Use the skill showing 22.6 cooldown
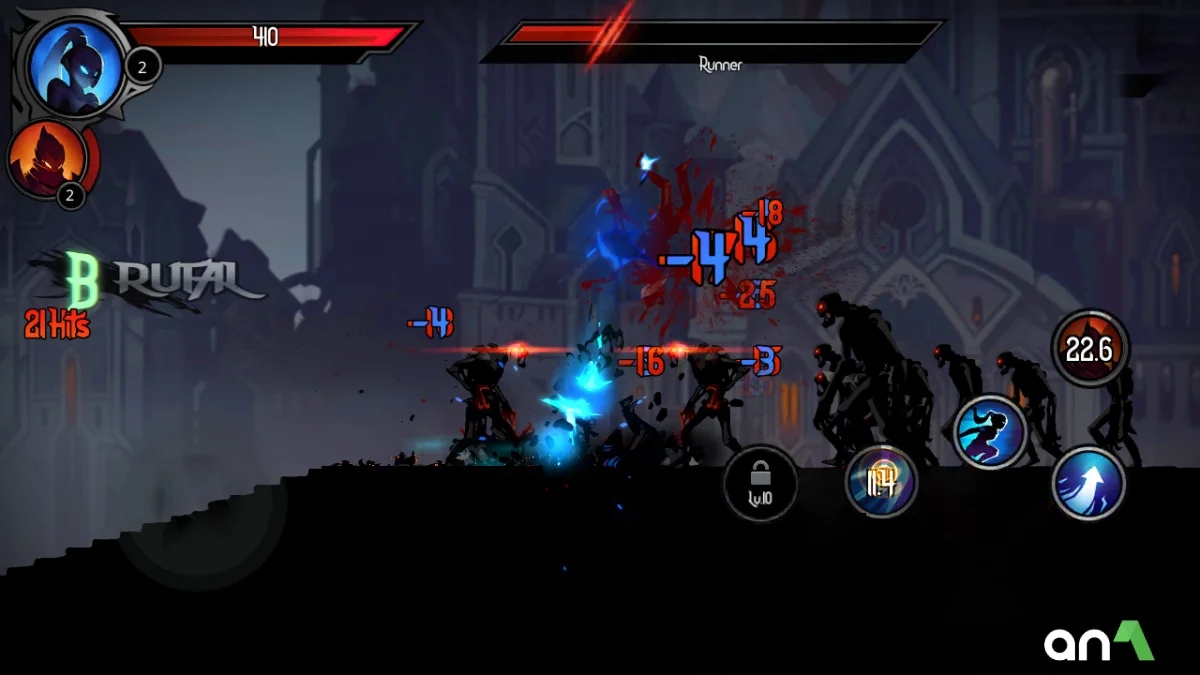The width and height of the screenshot is (1200, 675). pyautogui.click(x=1090, y=349)
